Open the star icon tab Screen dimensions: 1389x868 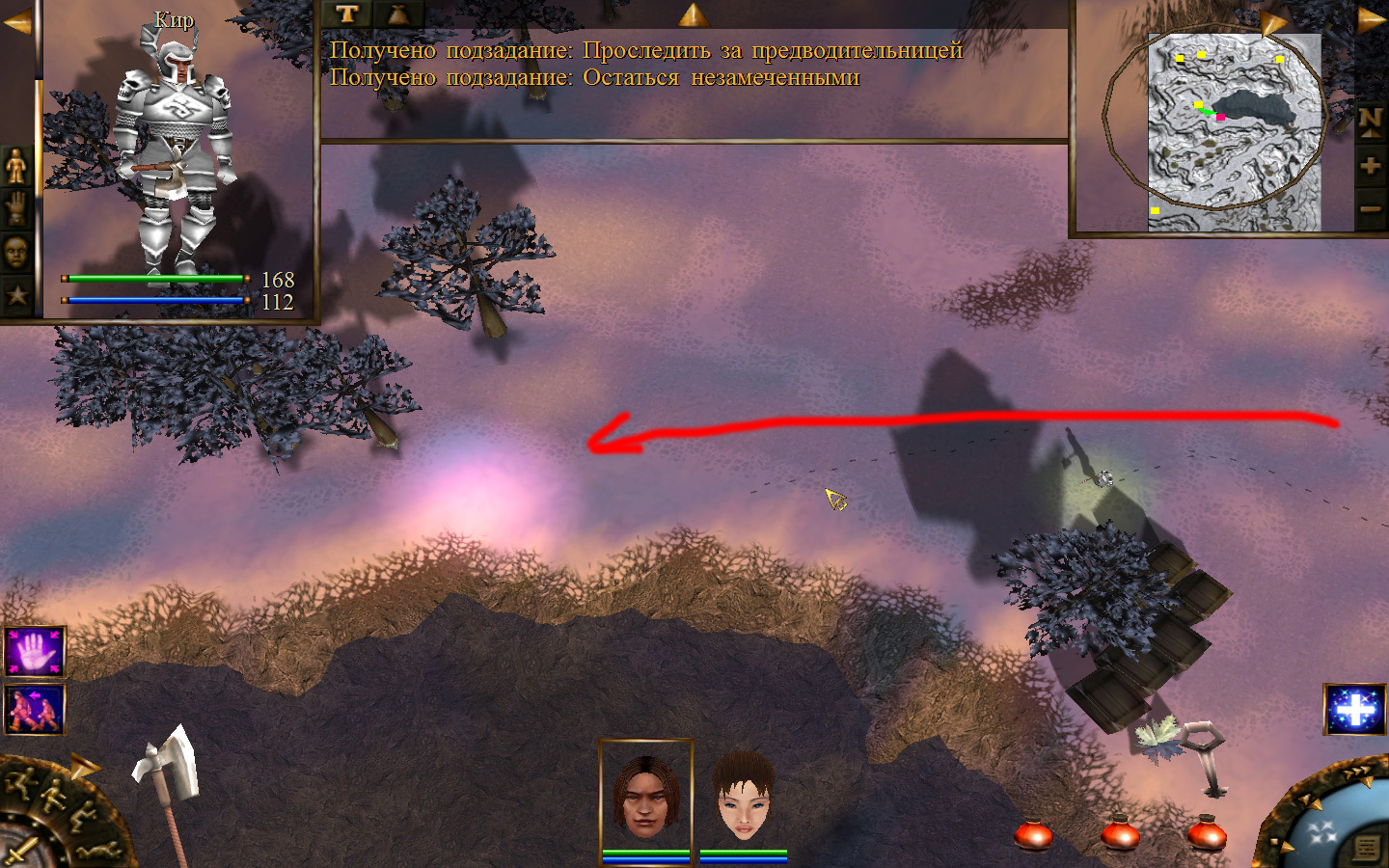[16, 294]
